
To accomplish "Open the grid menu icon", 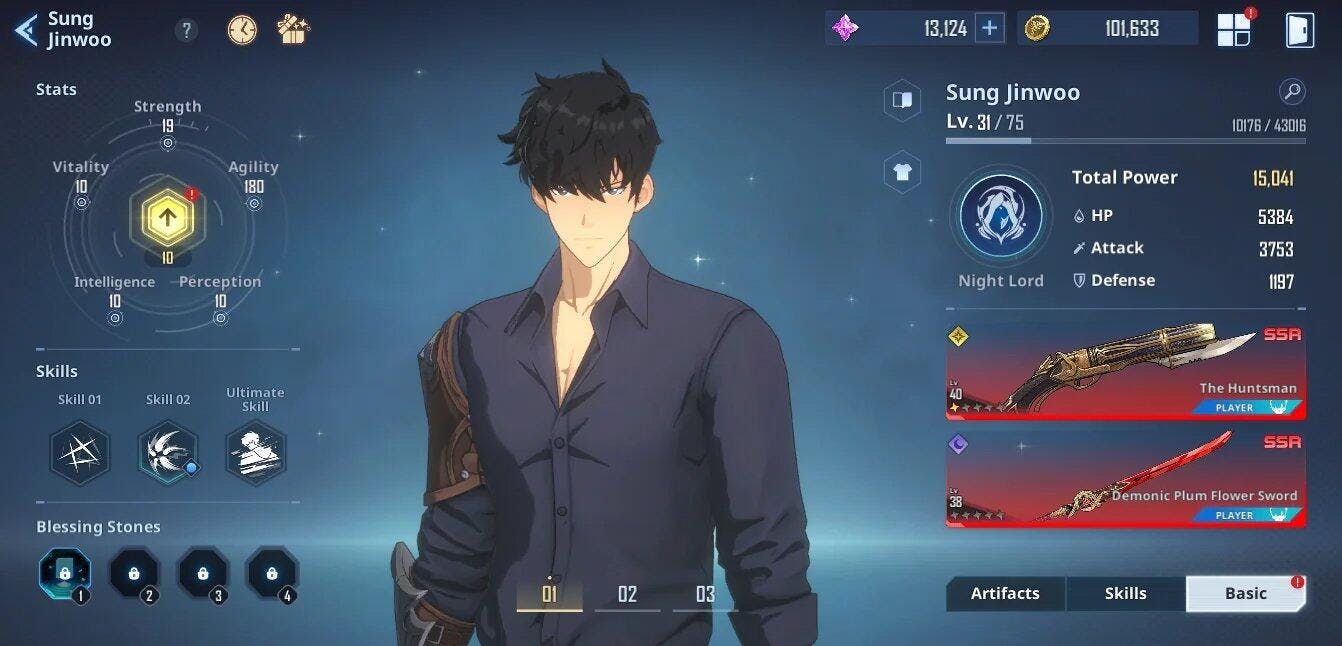I will coord(1234,30).
